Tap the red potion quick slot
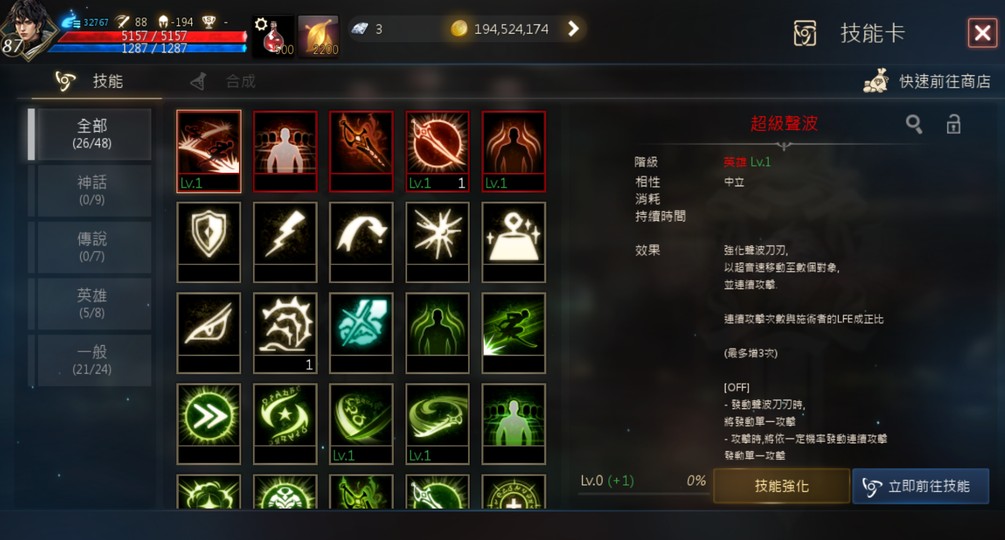The image size is (1005, 540). [x=272, y=36]
